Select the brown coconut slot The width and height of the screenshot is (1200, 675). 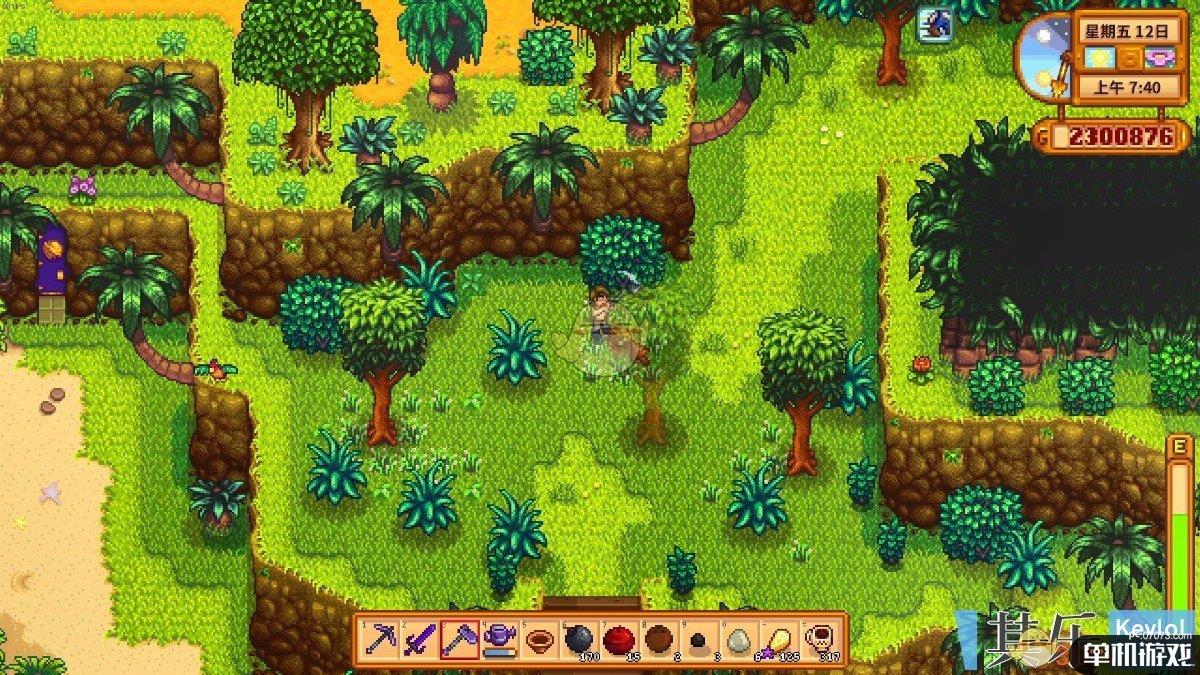click(x=659, y=638)
